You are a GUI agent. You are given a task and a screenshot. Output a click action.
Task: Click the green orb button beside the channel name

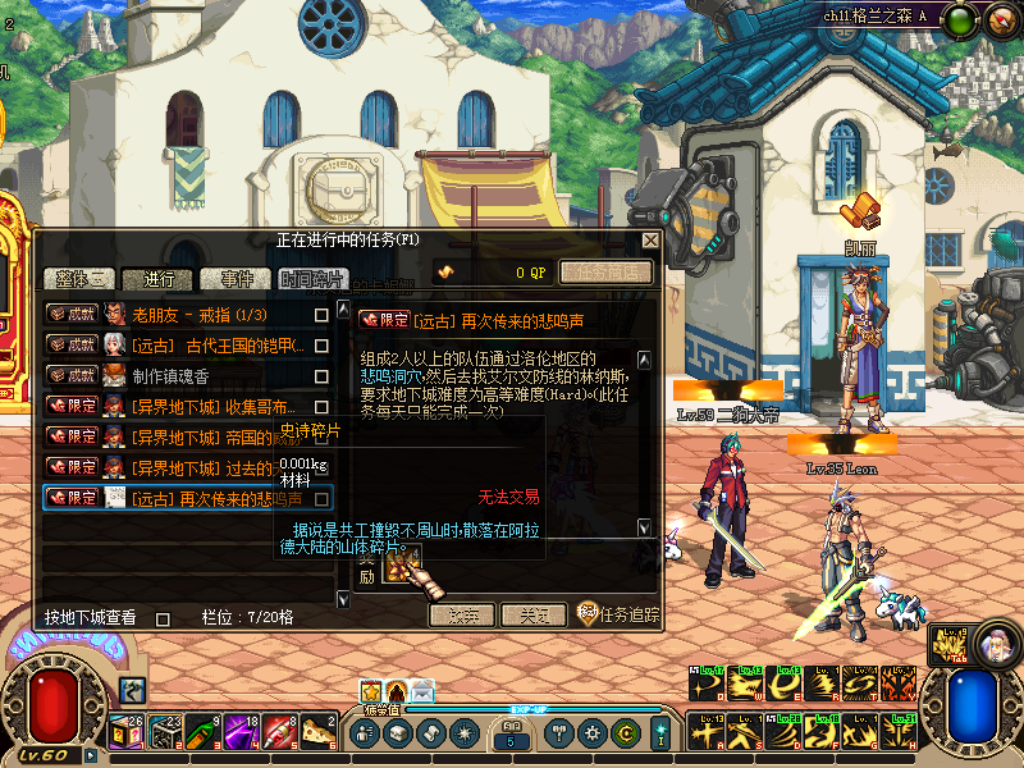(959, 17)
